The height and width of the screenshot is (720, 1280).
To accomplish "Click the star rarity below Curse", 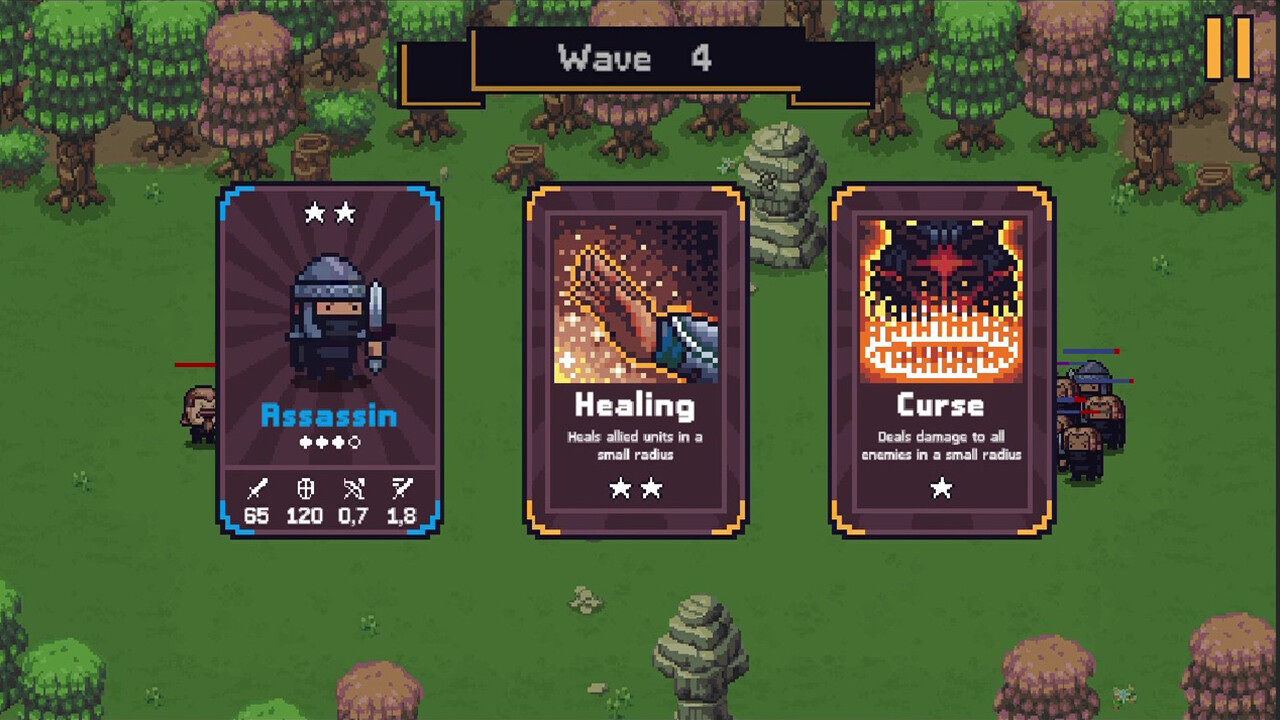I will point(940,489).
